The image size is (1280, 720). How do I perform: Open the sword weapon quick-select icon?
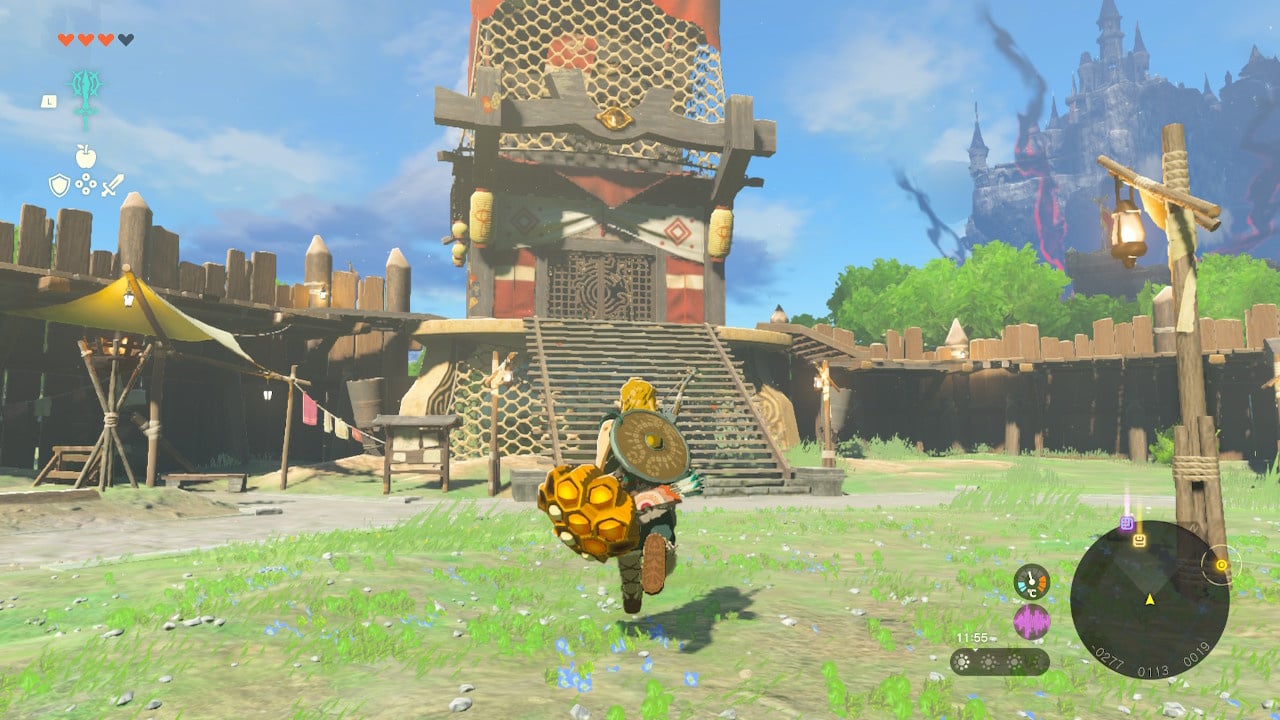112,185
